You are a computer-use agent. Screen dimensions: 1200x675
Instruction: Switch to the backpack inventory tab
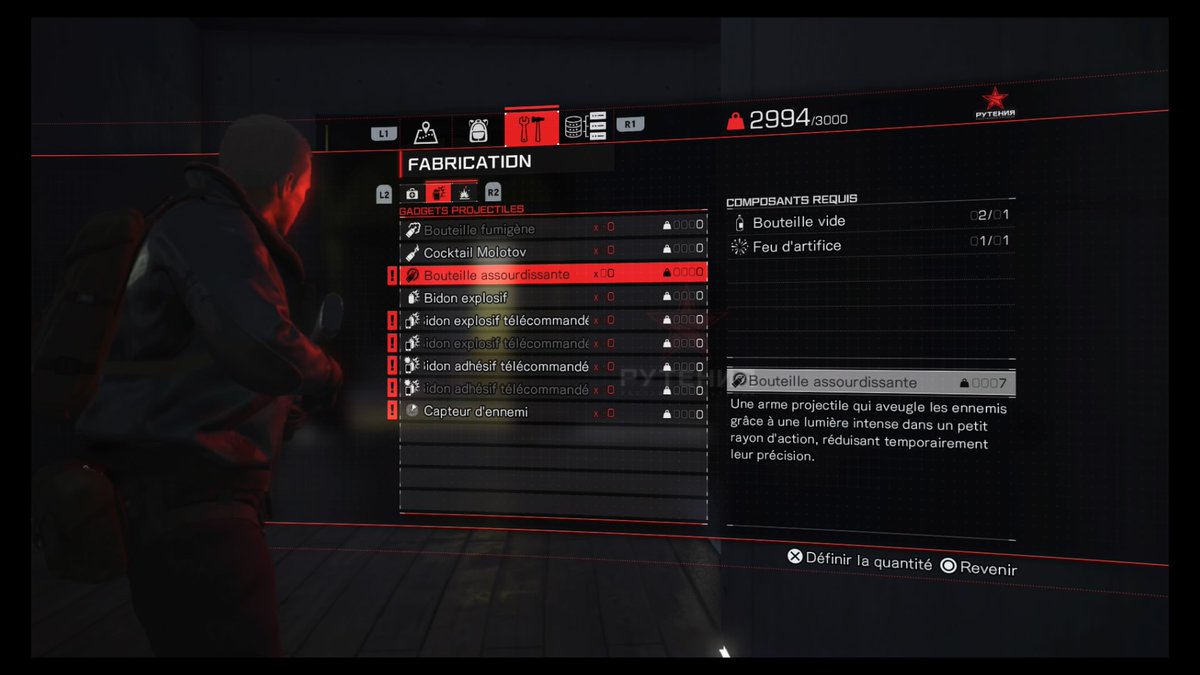tap(478, 130)
